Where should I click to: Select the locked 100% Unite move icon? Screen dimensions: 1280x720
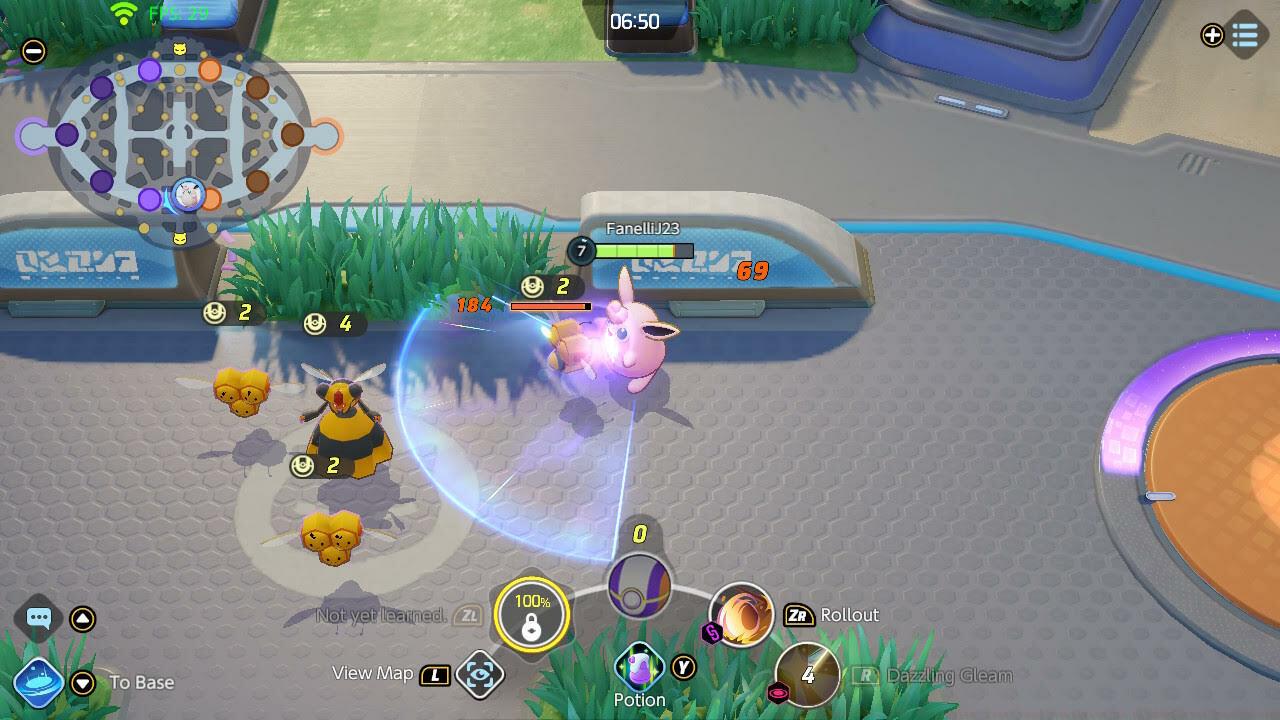click(x=532, y=614)
